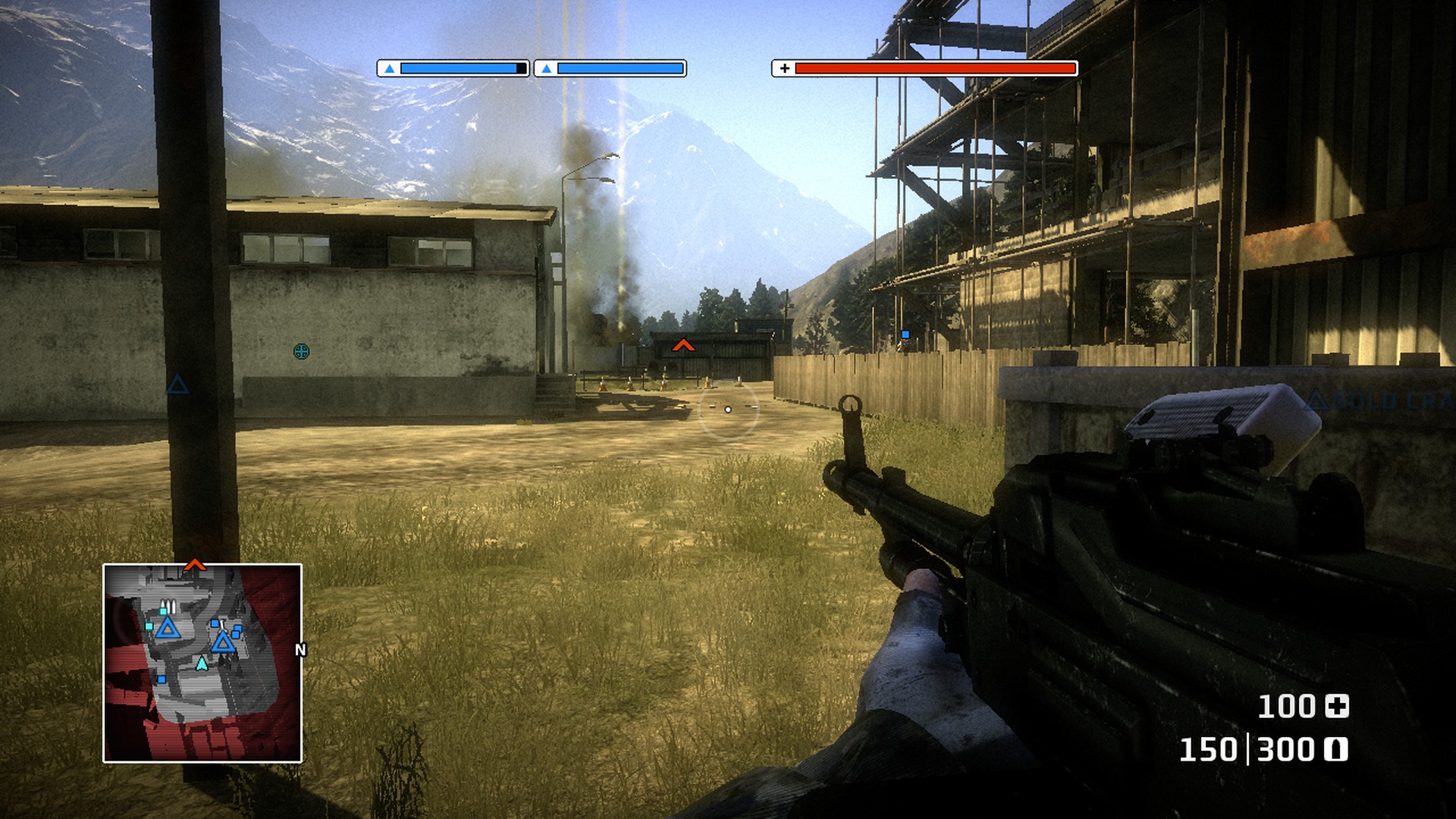Screen dimensions: 1456x819
Task: Click the minimap in the corner
Action: pyautogui.click(x=202, y=663)
